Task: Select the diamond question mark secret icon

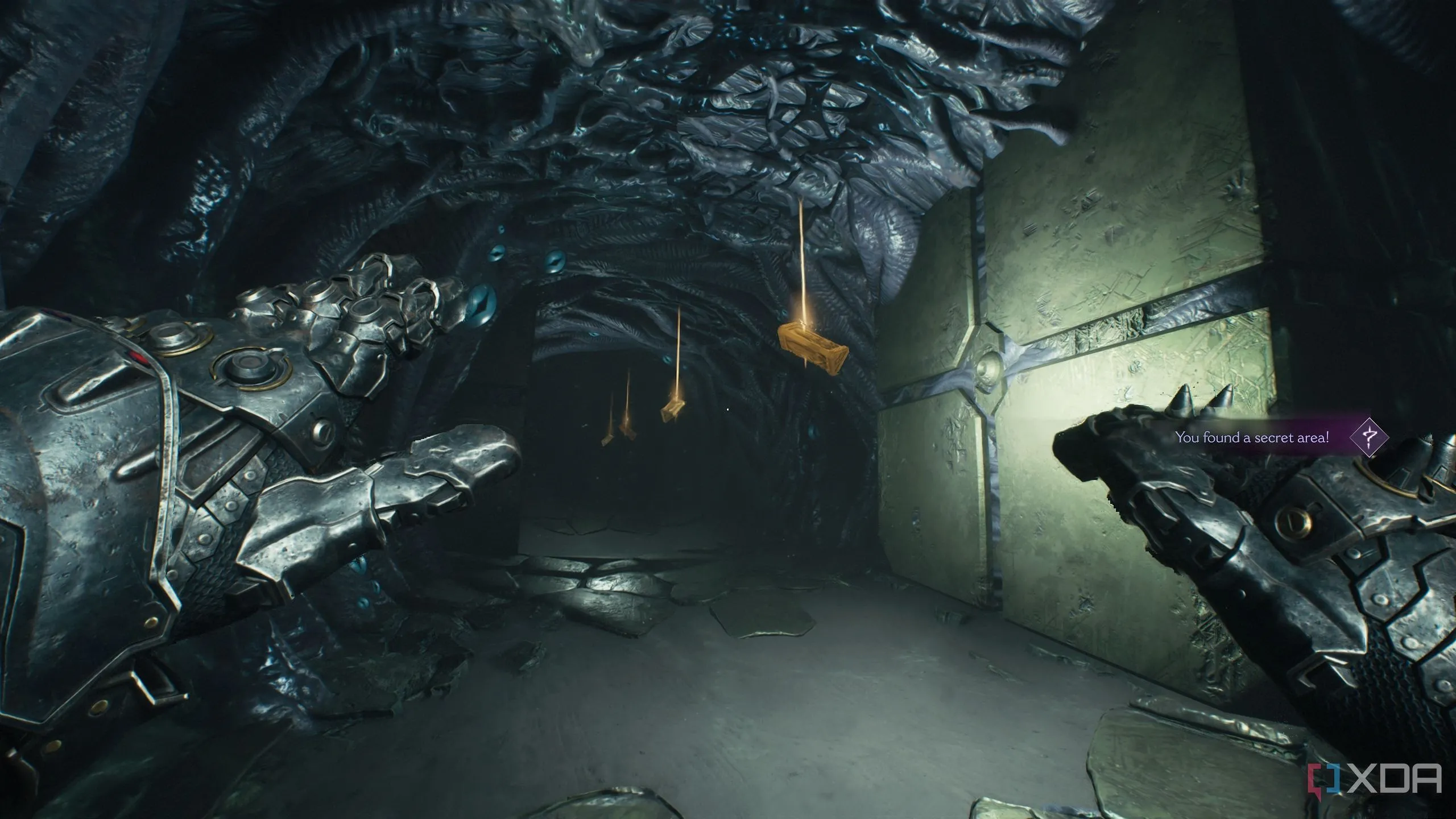Action: (x=1369, y=437)
